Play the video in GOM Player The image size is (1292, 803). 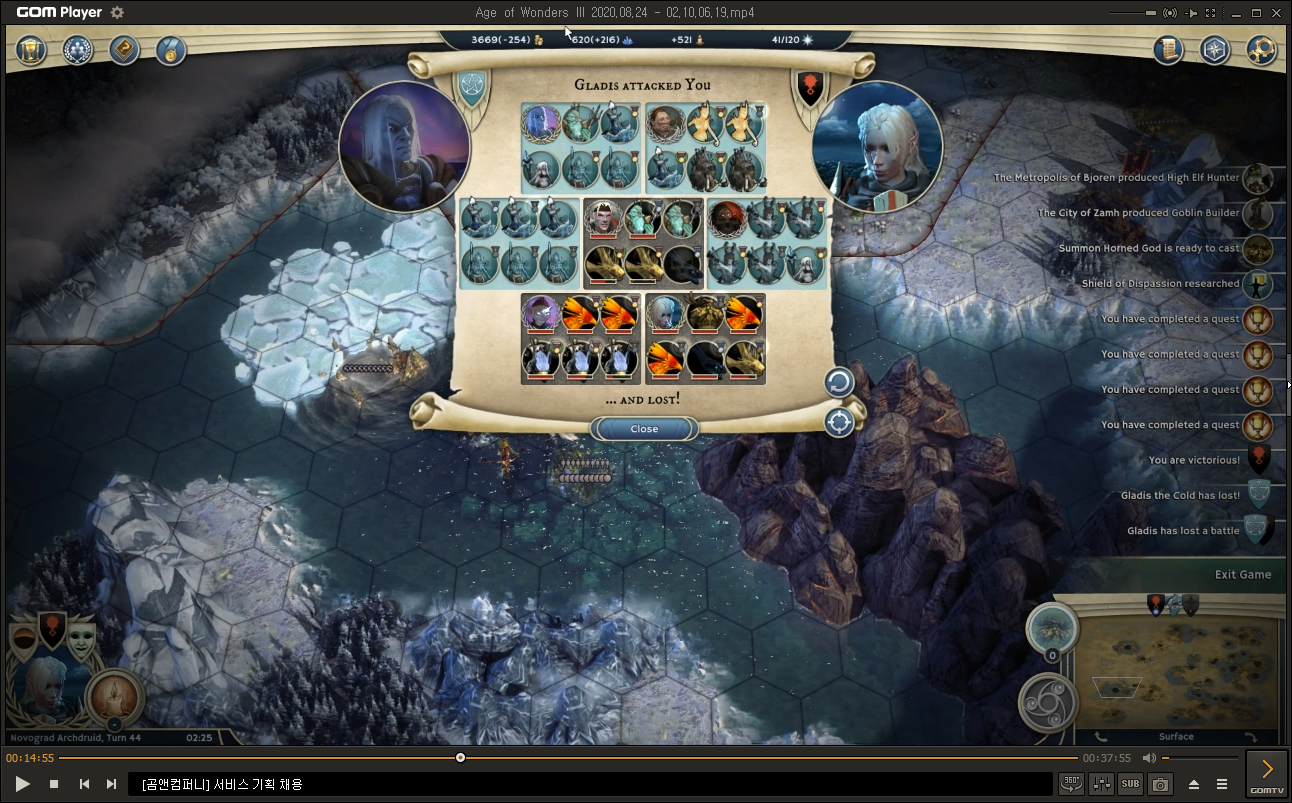click(23, 784)
